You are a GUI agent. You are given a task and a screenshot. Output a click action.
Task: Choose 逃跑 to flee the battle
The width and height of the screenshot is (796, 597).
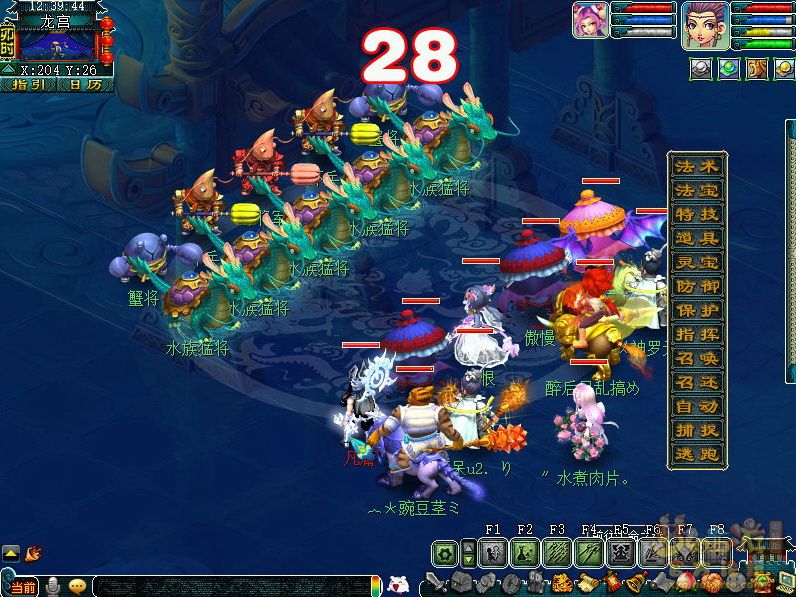coord(696,455)
